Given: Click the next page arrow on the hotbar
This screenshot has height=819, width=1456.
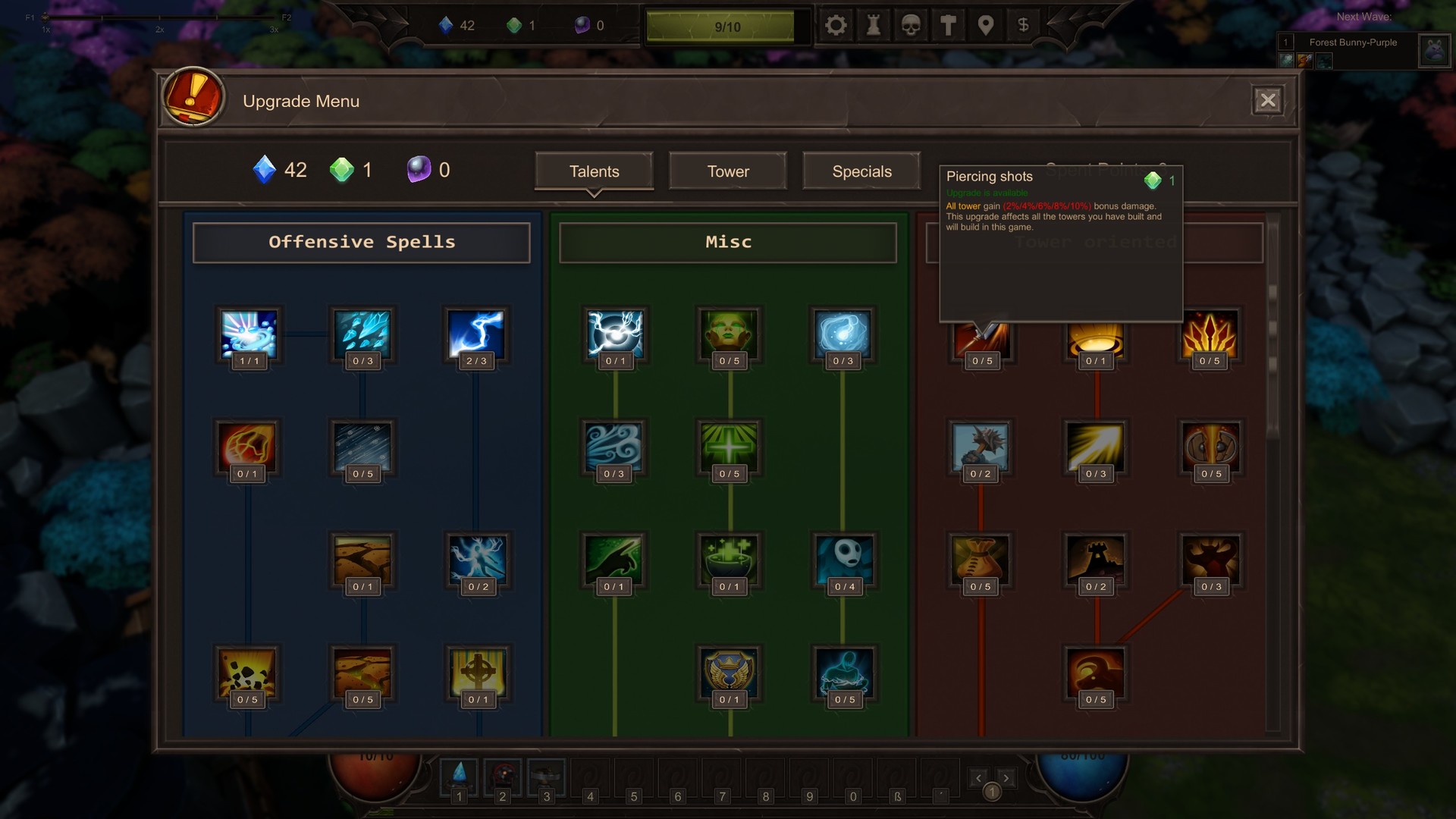Looking at the screenshot, I should [1006, 777].
